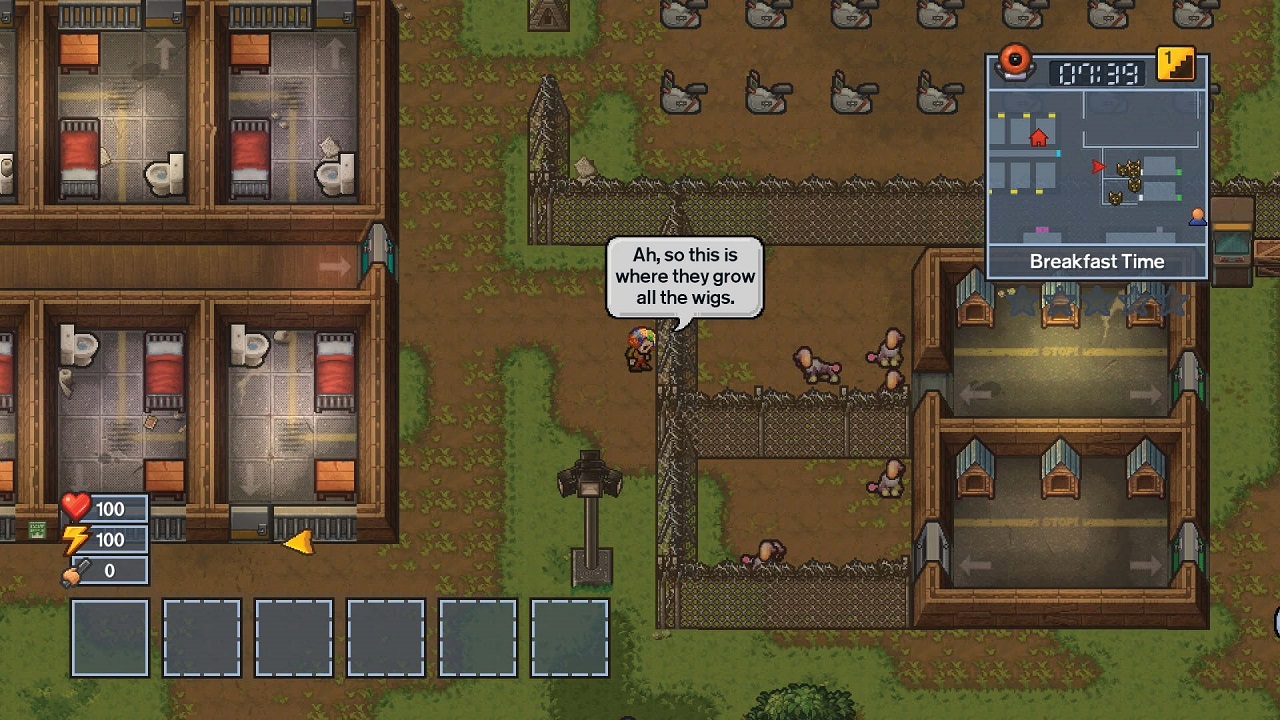Click the blue guard figure on the minimap
The image size is (1280, 720).
pos(1198,218)
